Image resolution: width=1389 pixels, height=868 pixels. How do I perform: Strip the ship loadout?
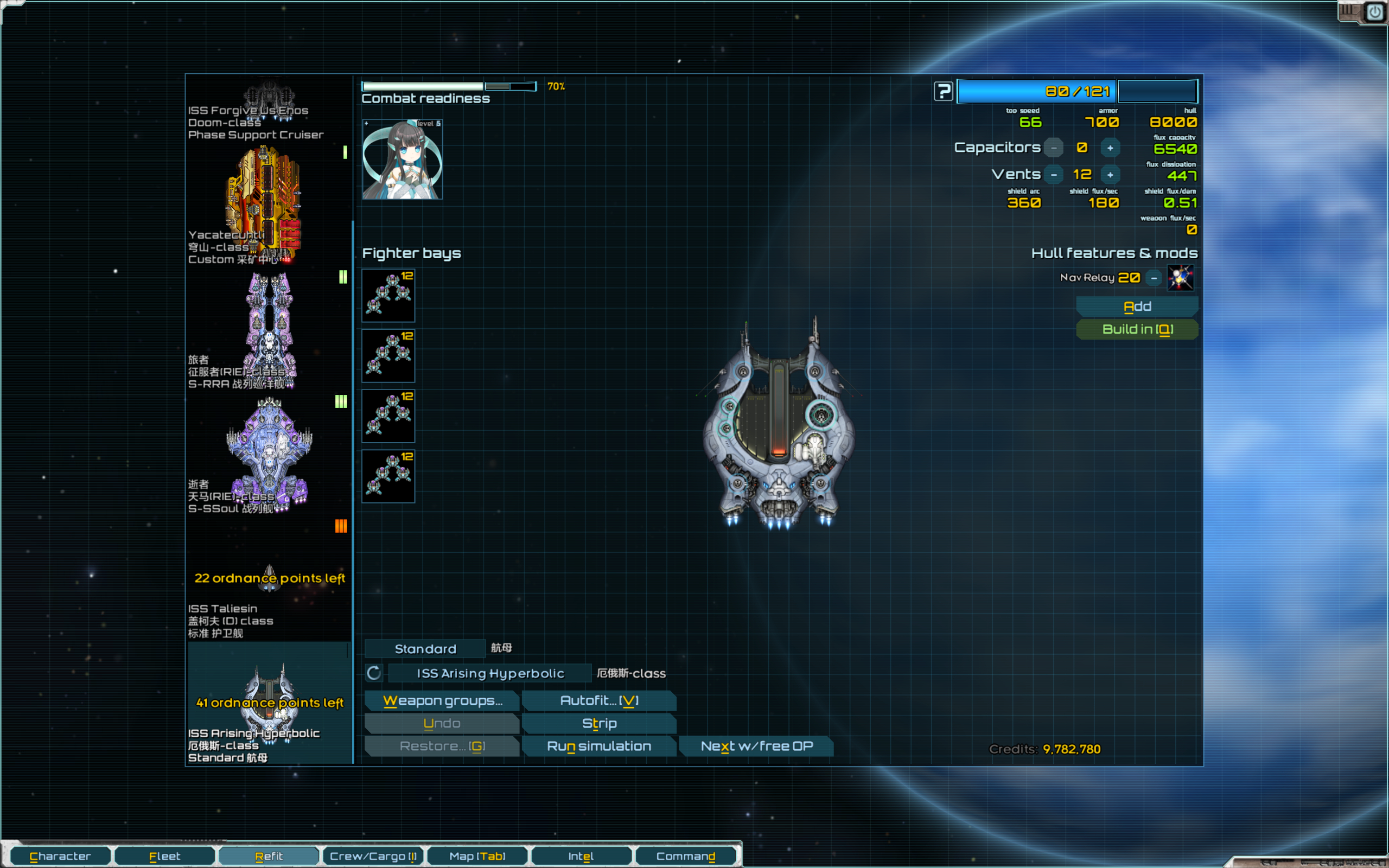598,723
